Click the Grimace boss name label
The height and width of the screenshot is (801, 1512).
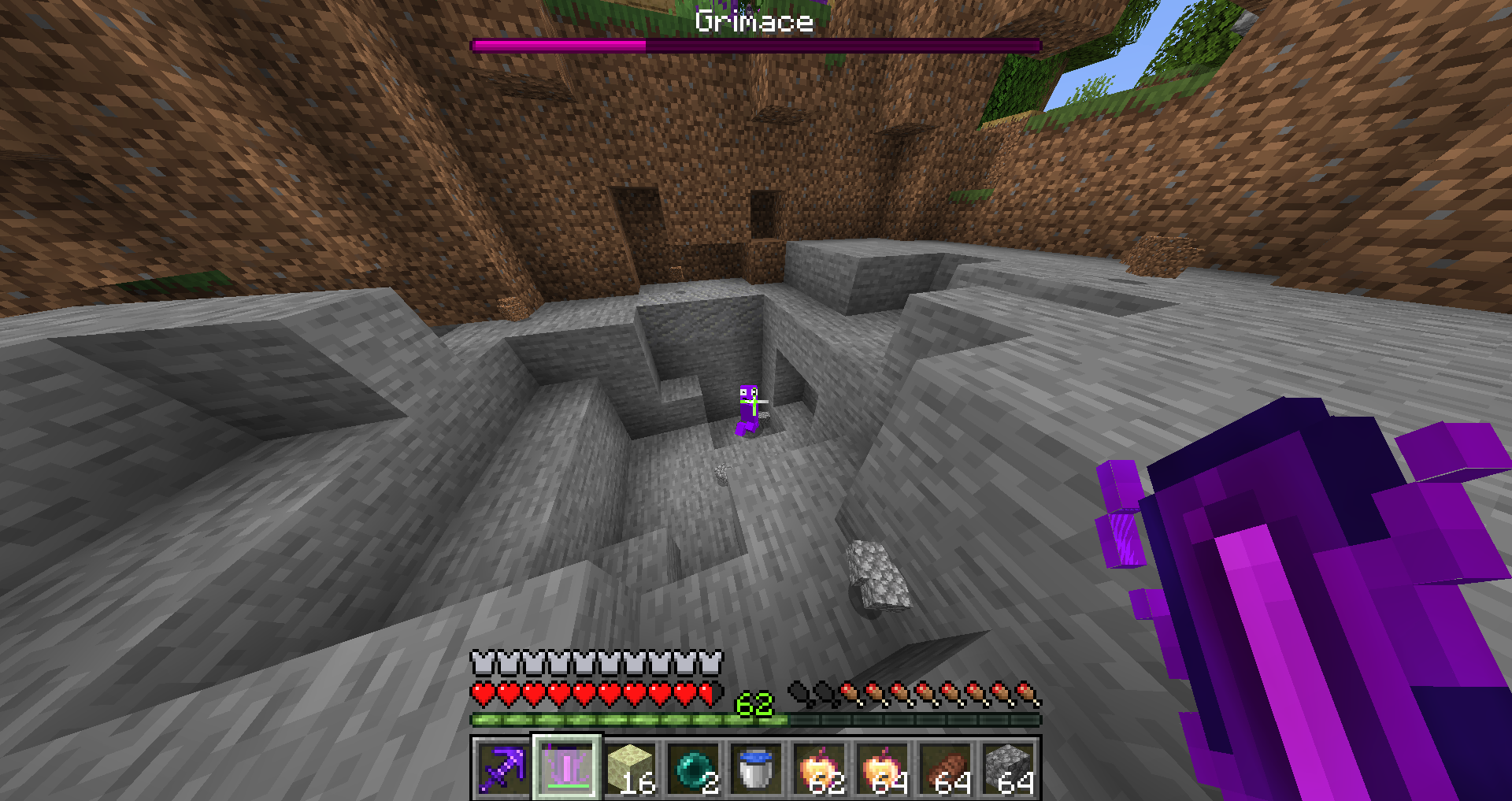tap(754, 22)
